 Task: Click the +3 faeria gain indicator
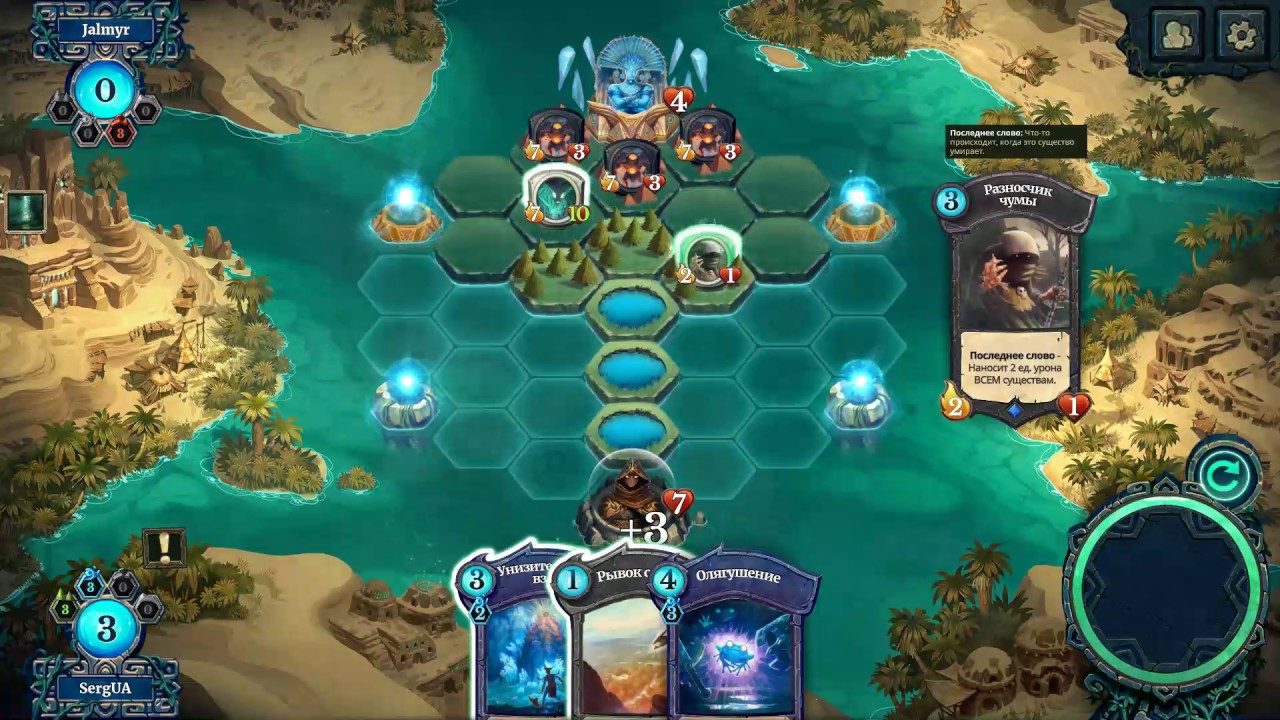coord(644,532)
